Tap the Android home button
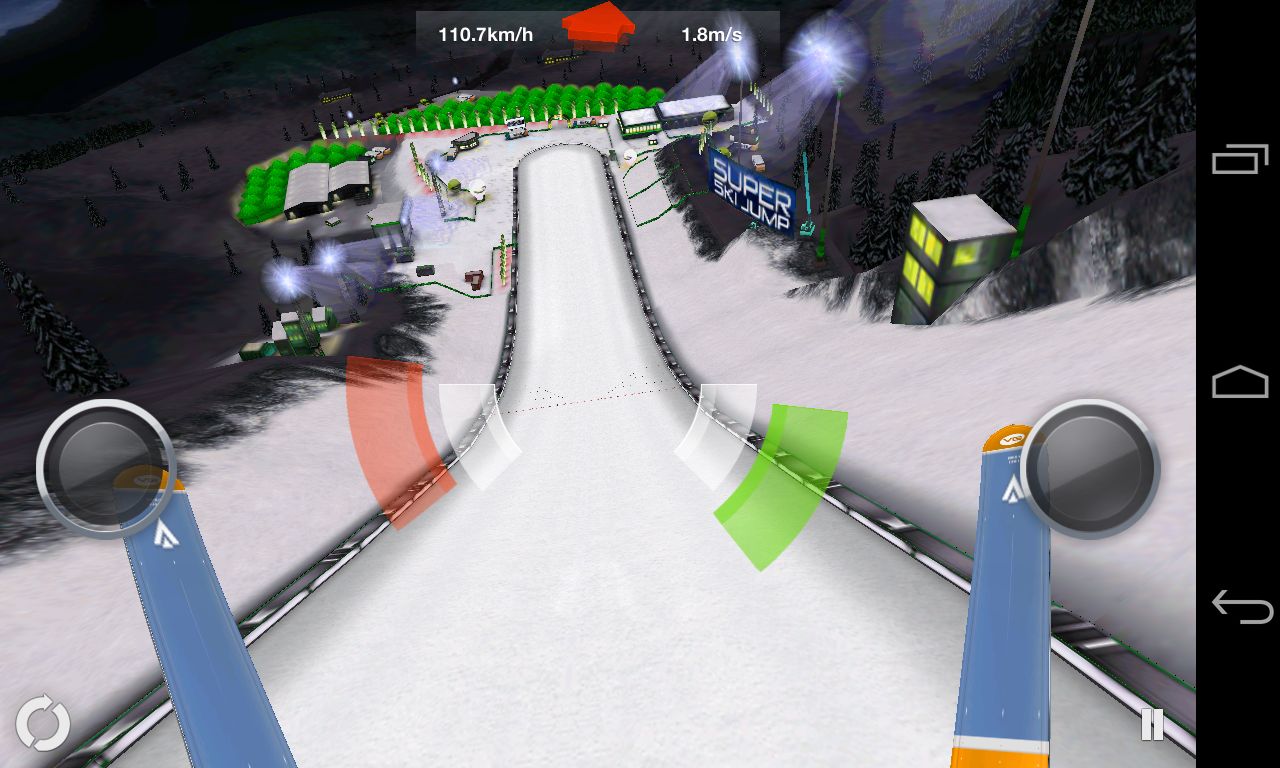Screen dimensions: 1280x768 click(1239, 383)
